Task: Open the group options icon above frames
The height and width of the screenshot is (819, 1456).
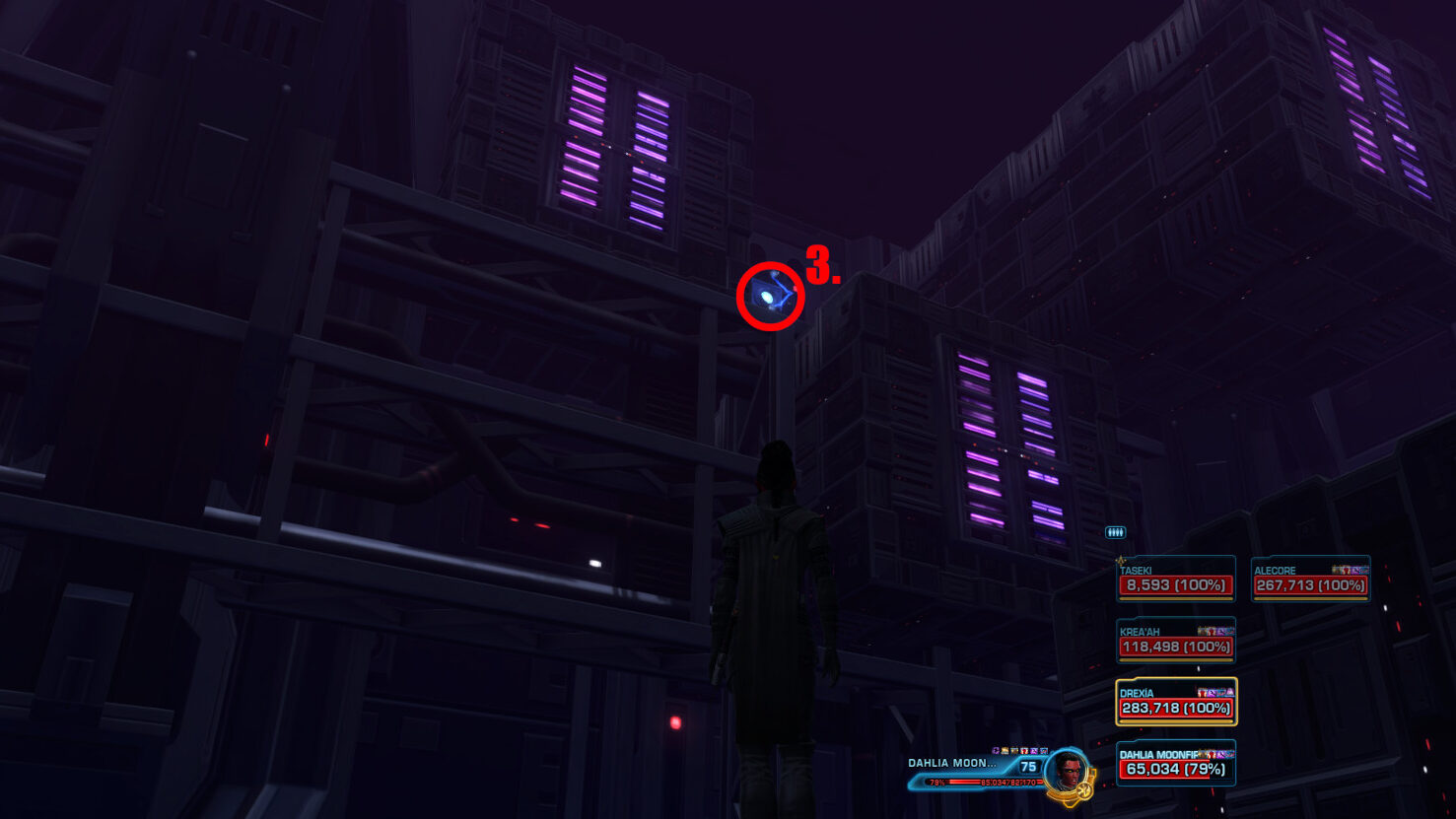Action: [x=1115, y=532]
